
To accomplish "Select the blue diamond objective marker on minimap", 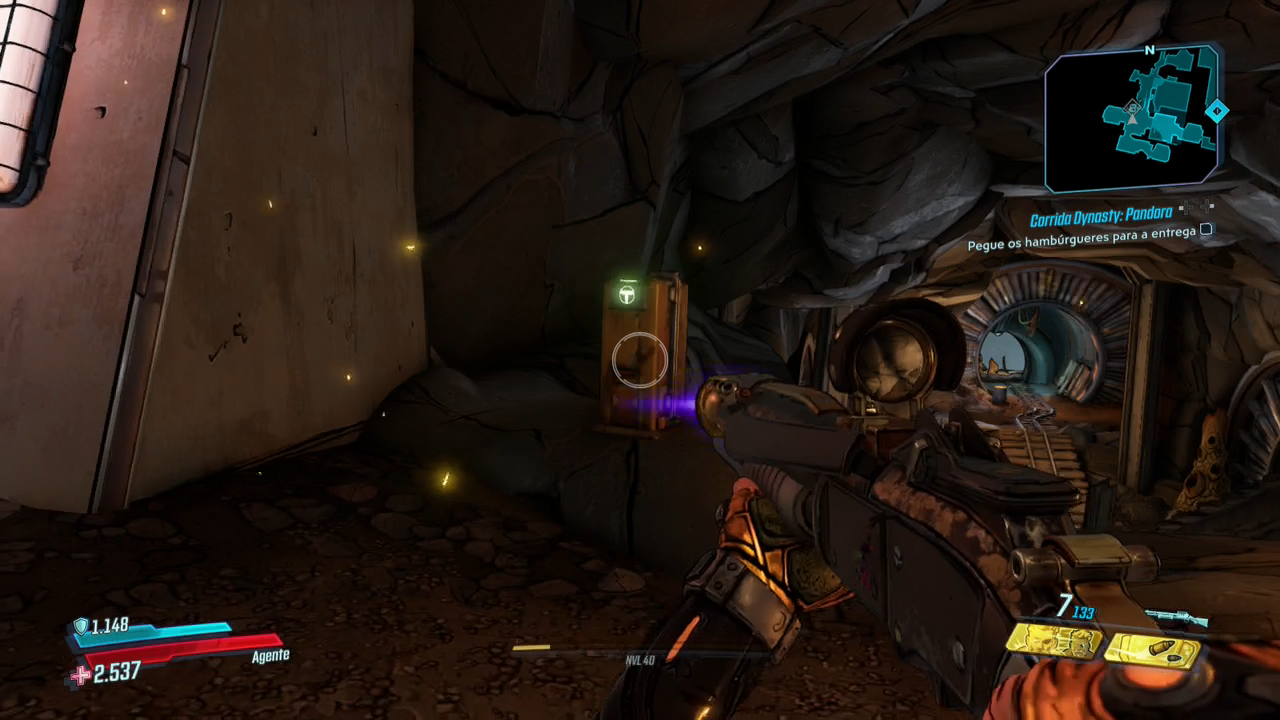I will pos(1216,111).
